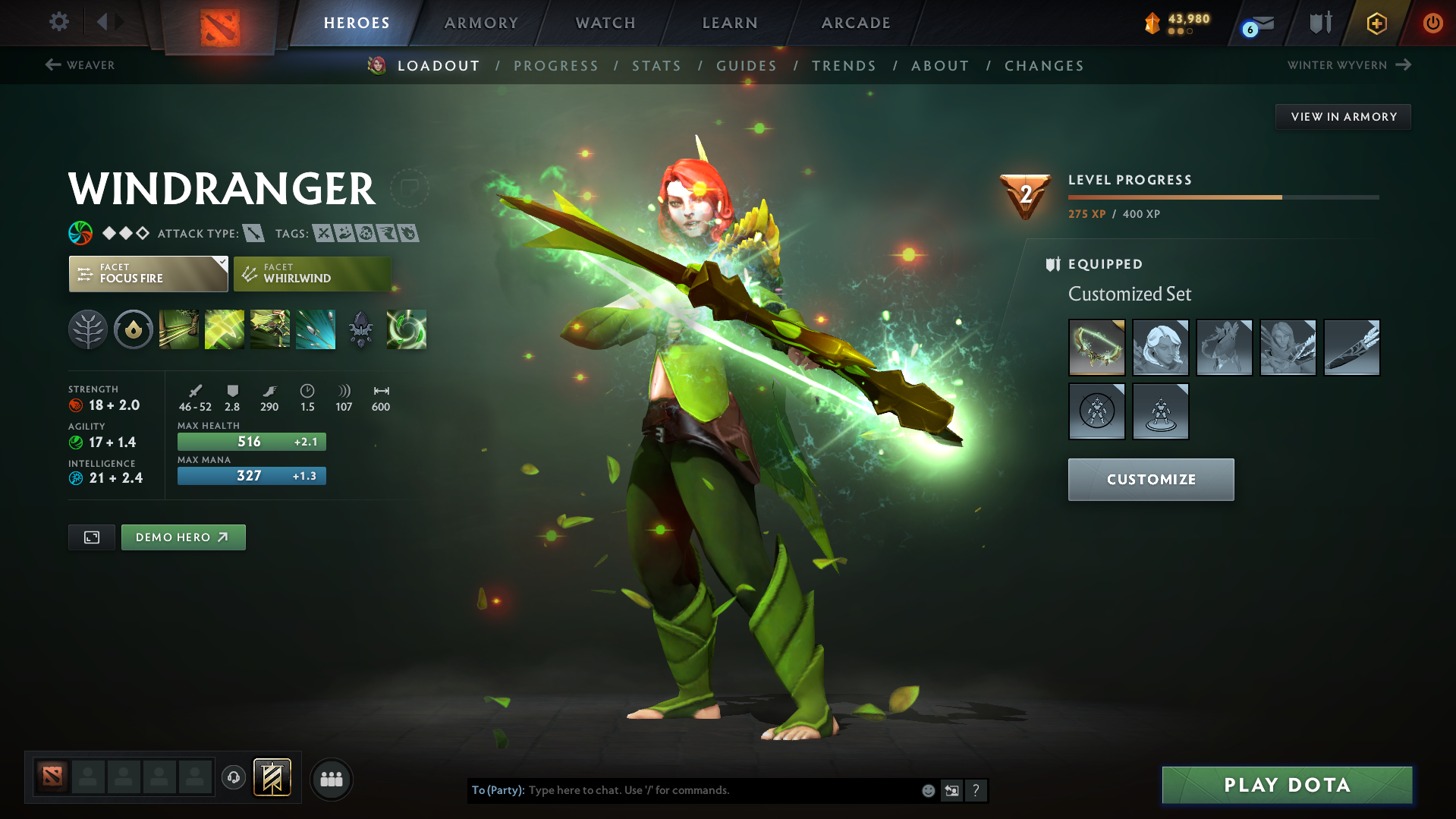This screenshot has height=819, width=1456.
Task: Go back to Weaver hero page
Action: click(81, 65)
